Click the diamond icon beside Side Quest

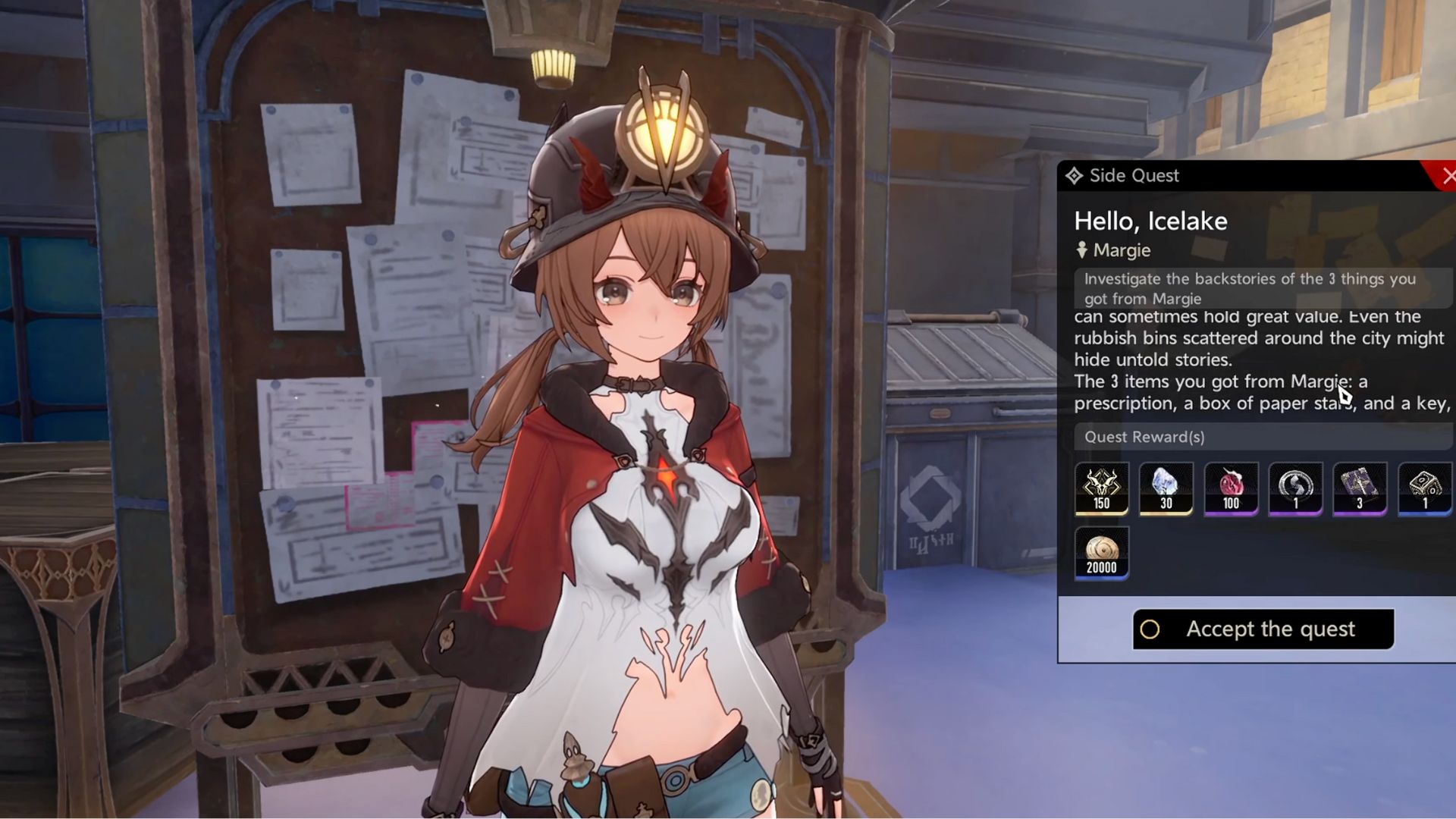tap(1075, 175)
